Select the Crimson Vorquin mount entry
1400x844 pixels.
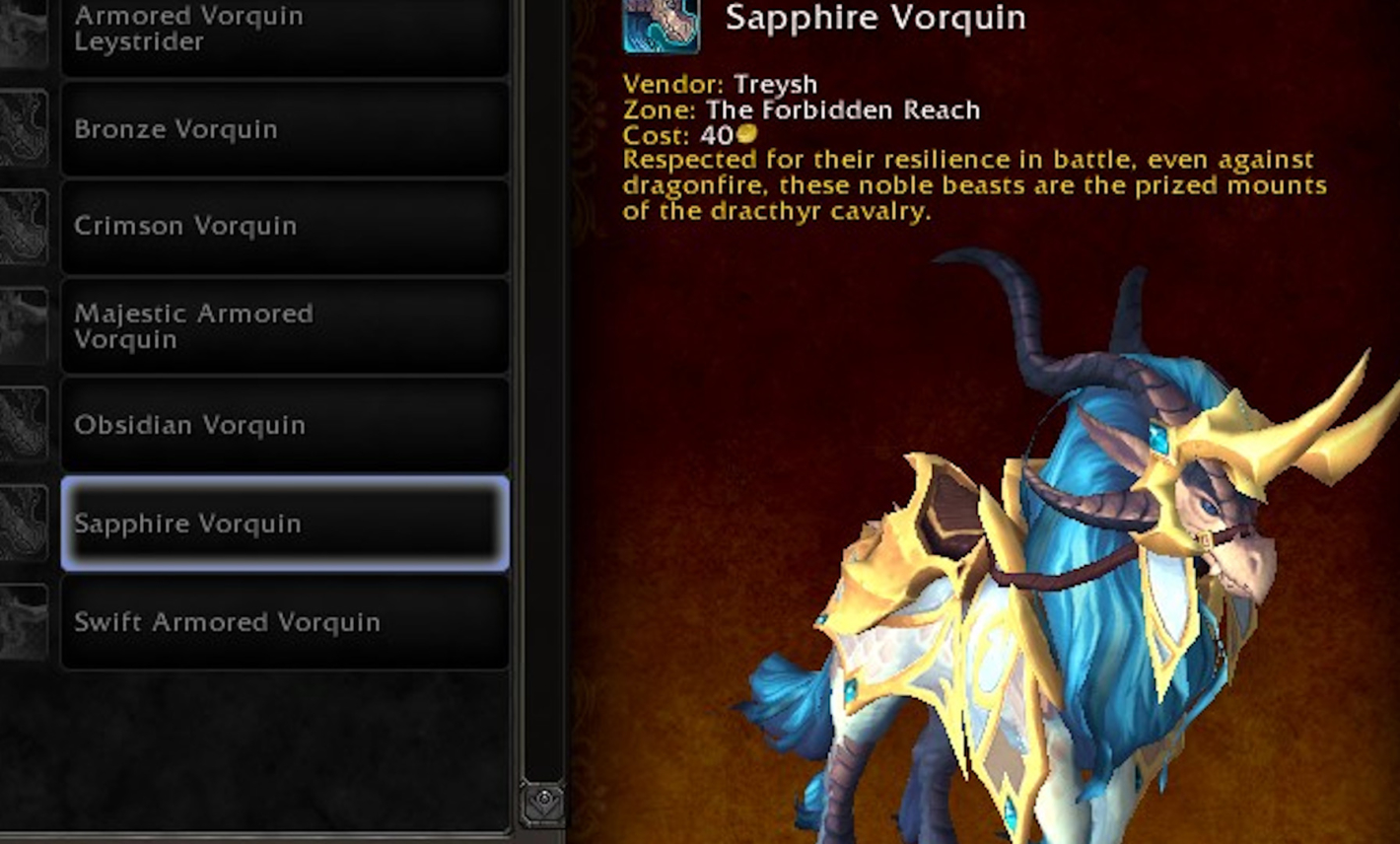click(x=284, y=226)
